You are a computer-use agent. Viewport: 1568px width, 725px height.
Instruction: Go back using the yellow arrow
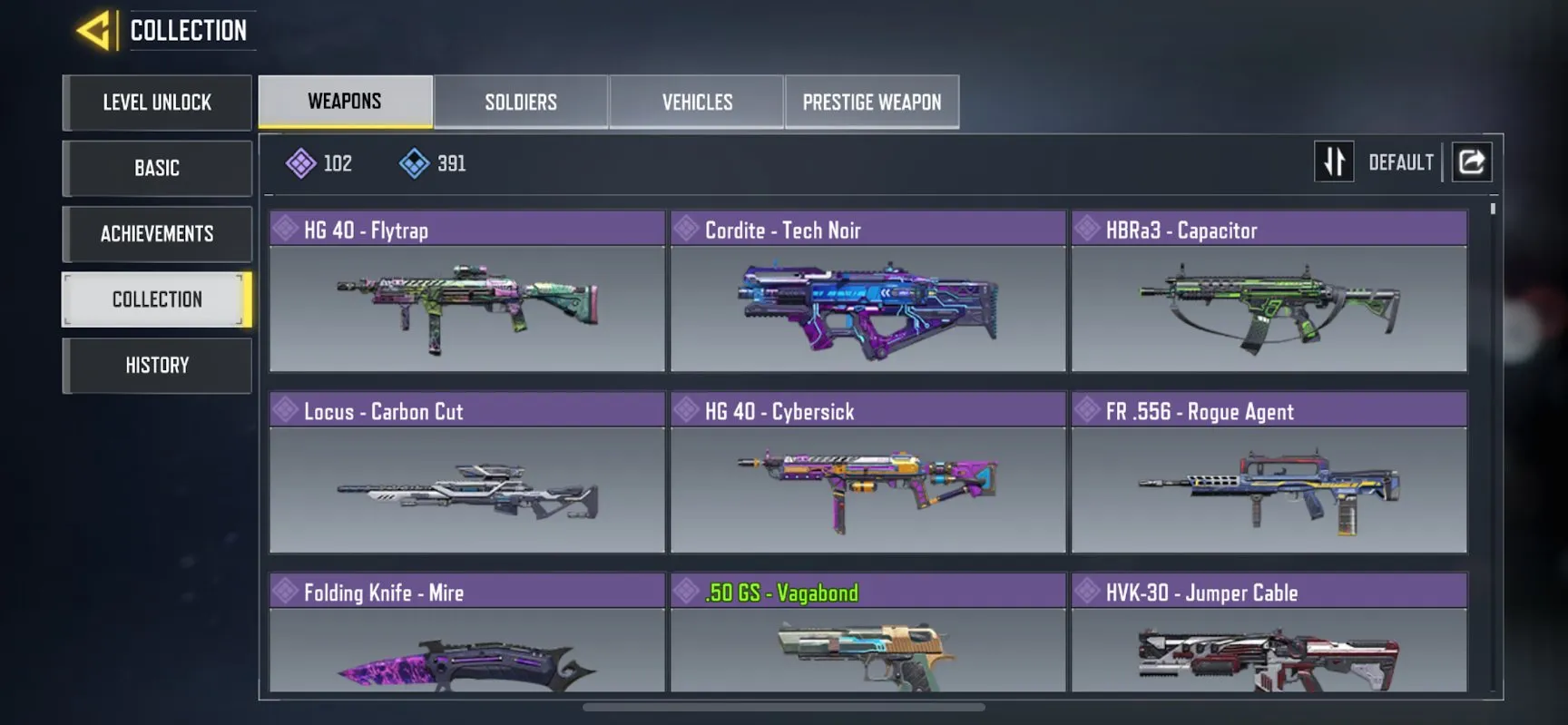click(x=94, y=31)
